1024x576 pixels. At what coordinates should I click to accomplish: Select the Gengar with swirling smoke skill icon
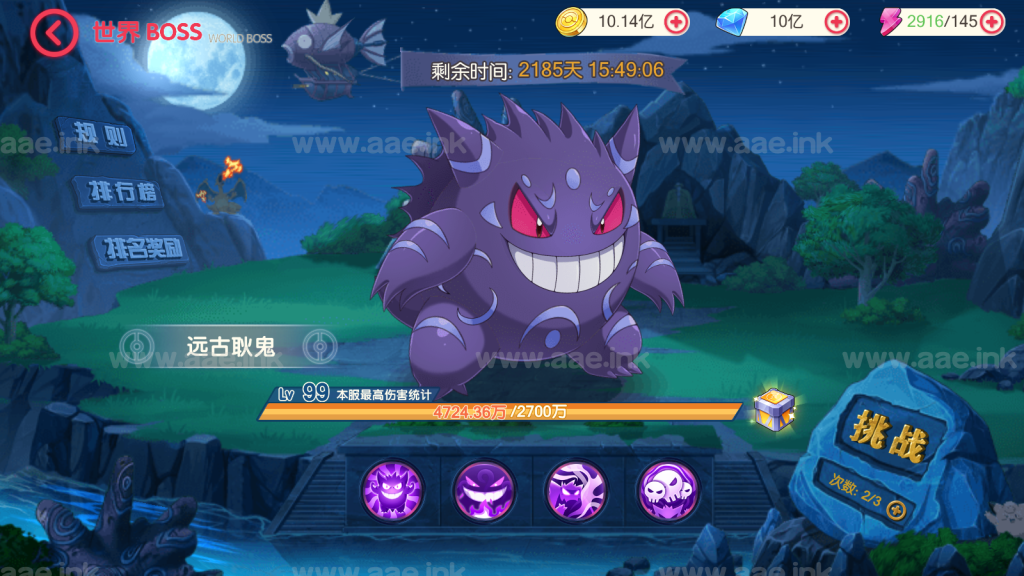pos(575,490)
